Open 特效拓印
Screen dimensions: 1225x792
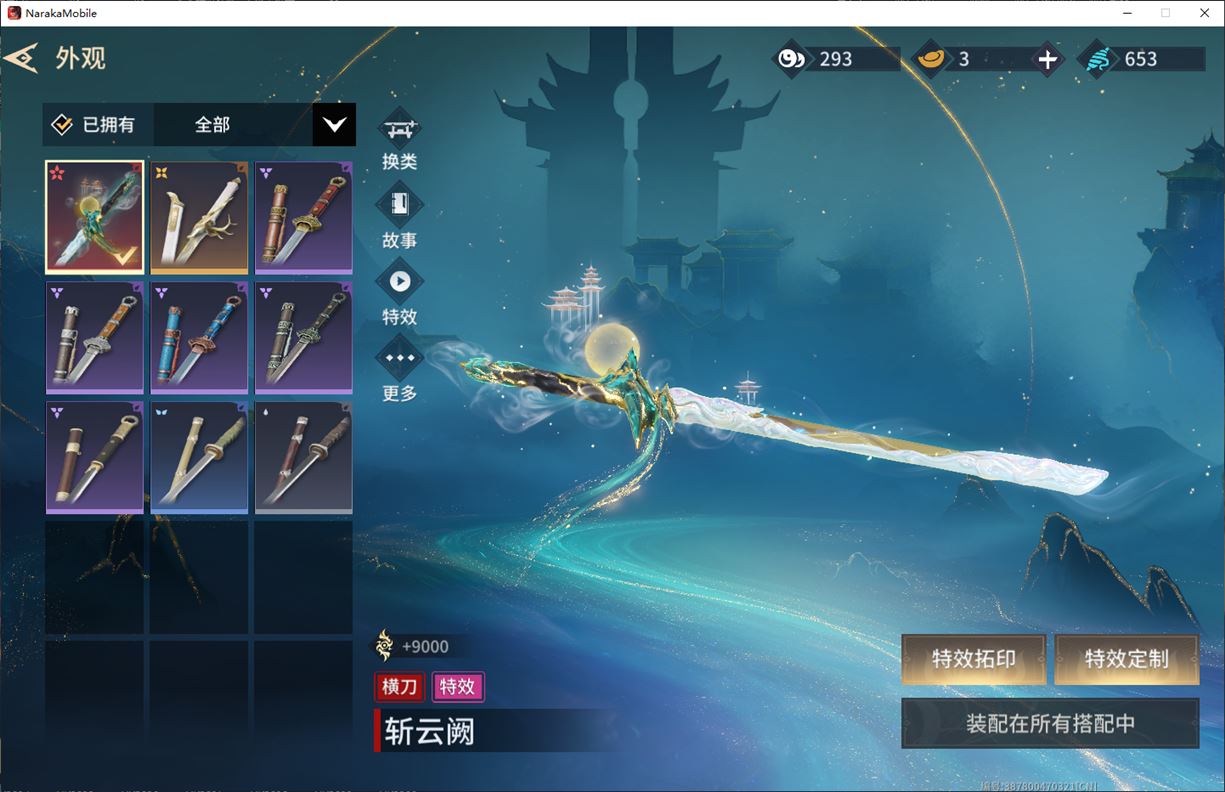coord(973,659)
